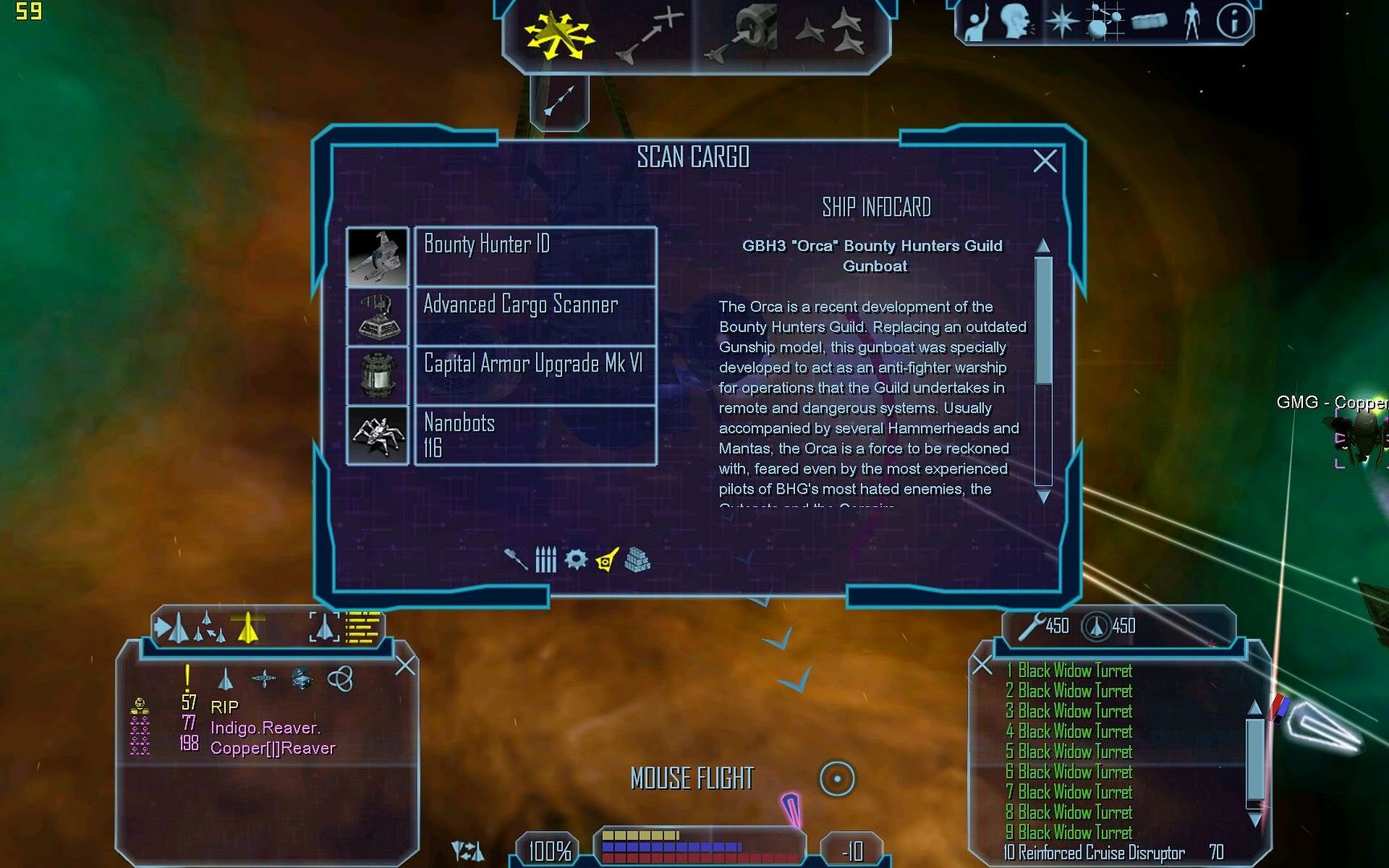Show commodities filter with stacked crates icon
1389x868 pixels.
[637, 559]
